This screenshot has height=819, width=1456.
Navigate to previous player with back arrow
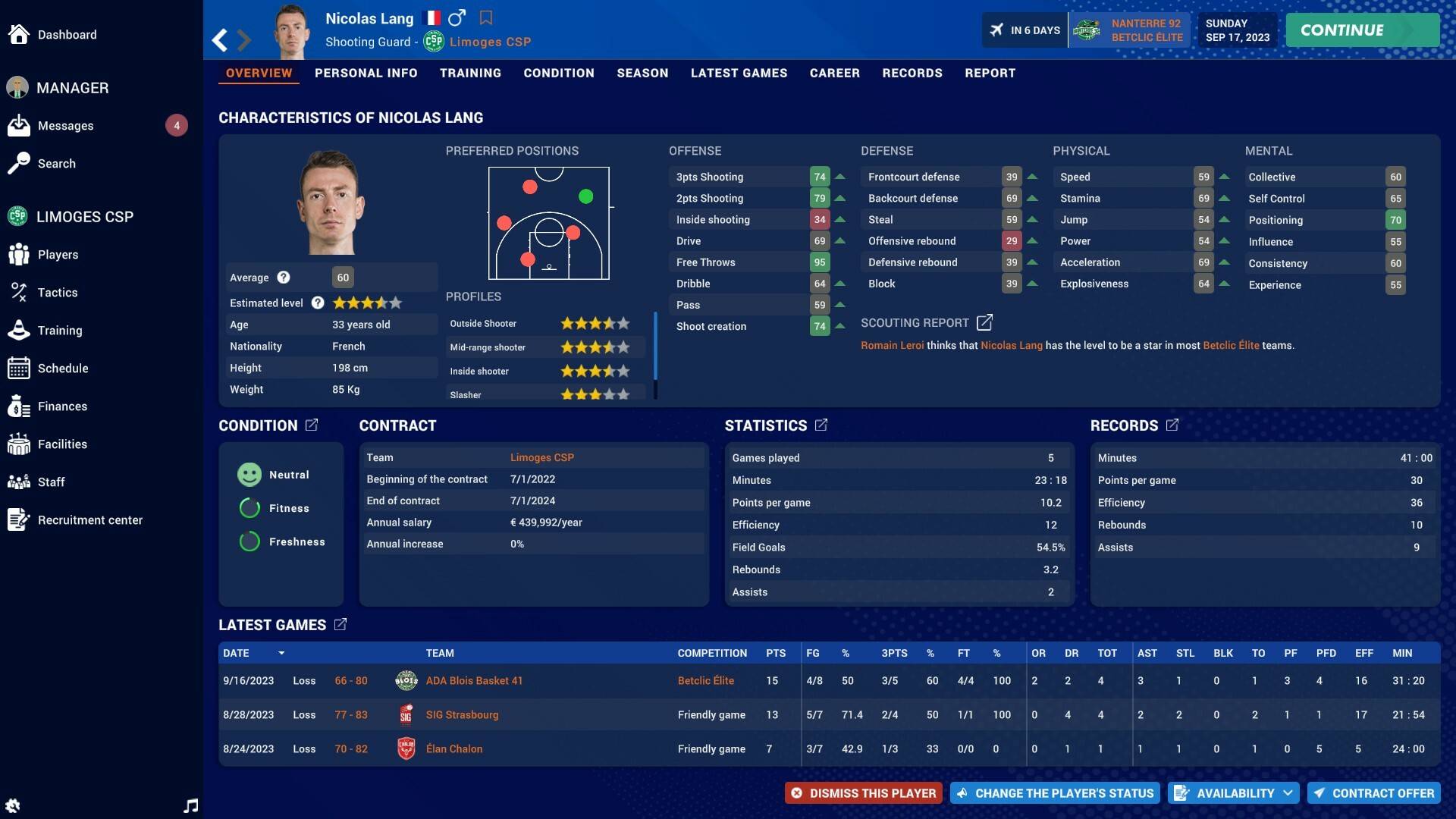click(219, 39)
